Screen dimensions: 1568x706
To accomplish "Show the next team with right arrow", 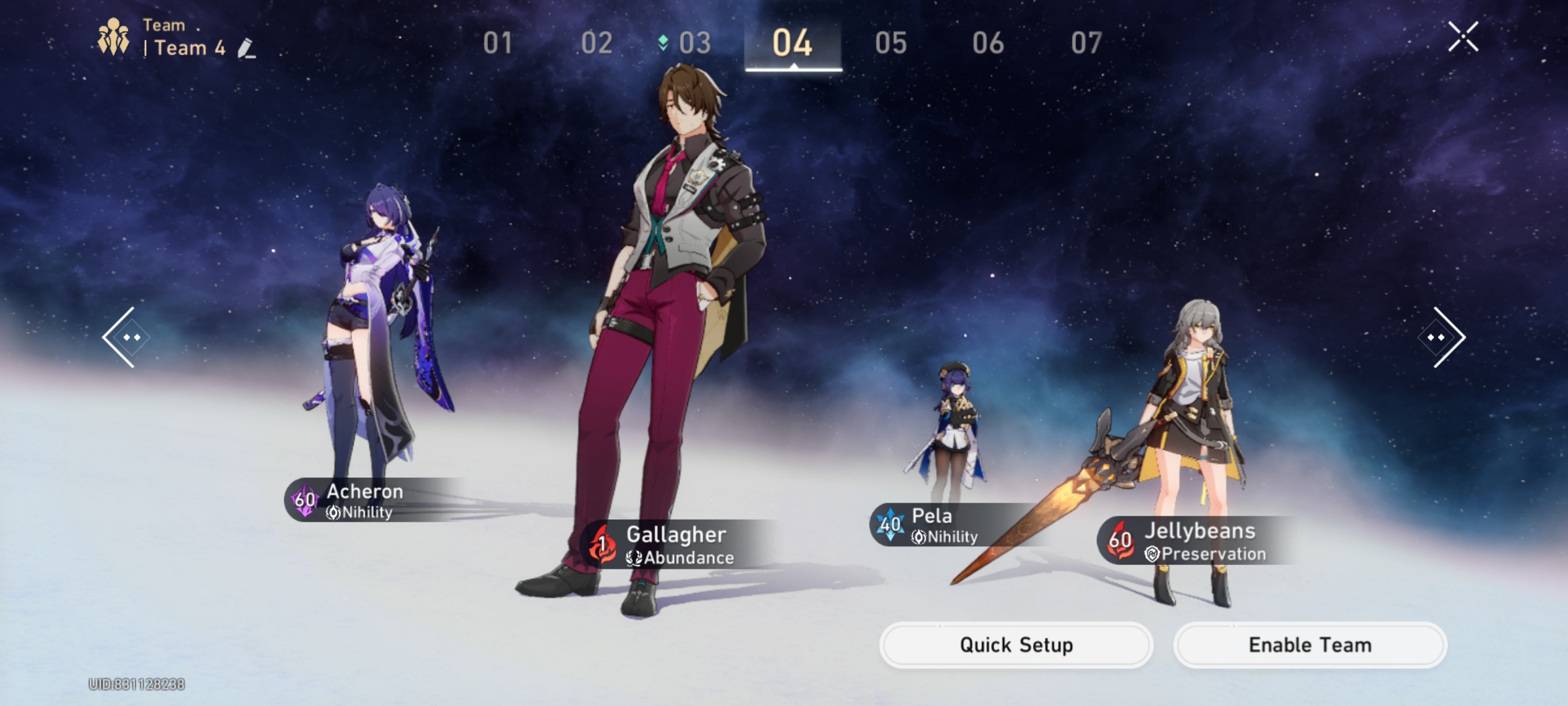I will click(1441, 337).
